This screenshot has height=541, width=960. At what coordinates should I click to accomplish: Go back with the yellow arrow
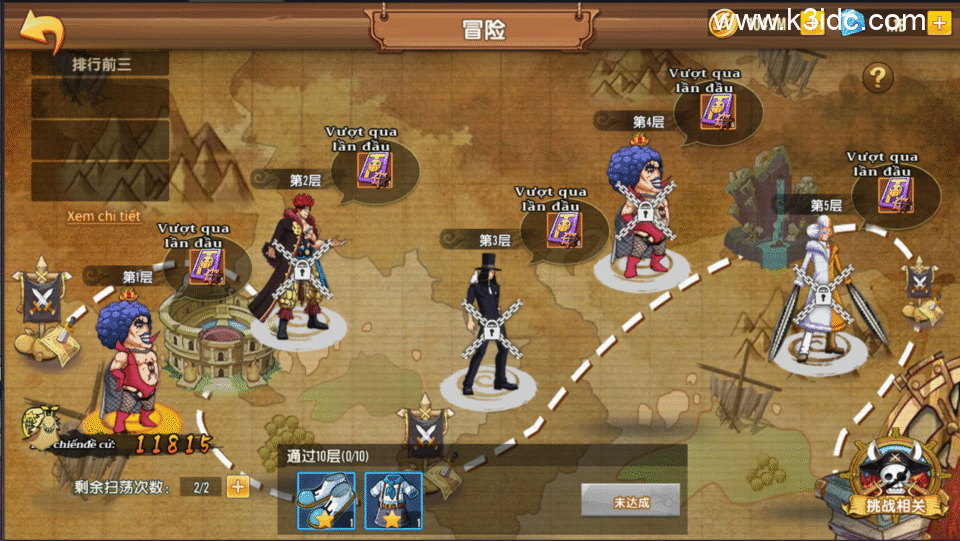click(42, 31)
